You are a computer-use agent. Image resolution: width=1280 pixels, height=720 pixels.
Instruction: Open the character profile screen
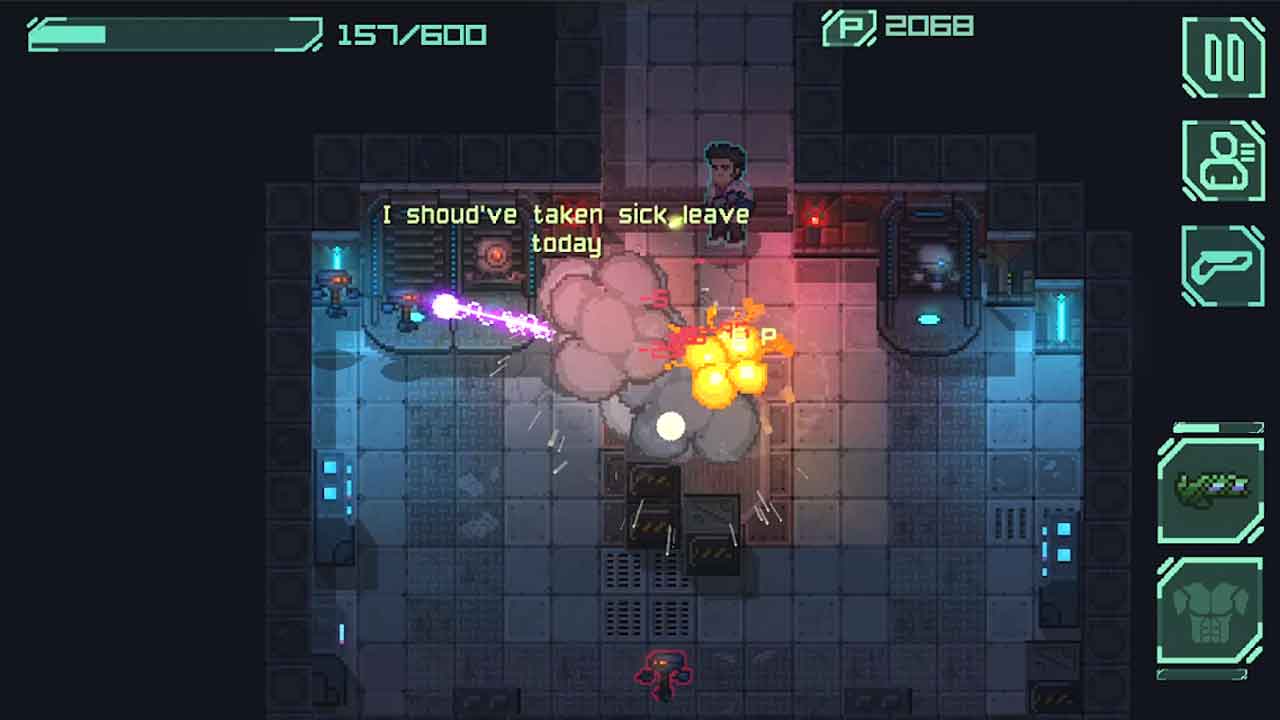click(1223, 160)
